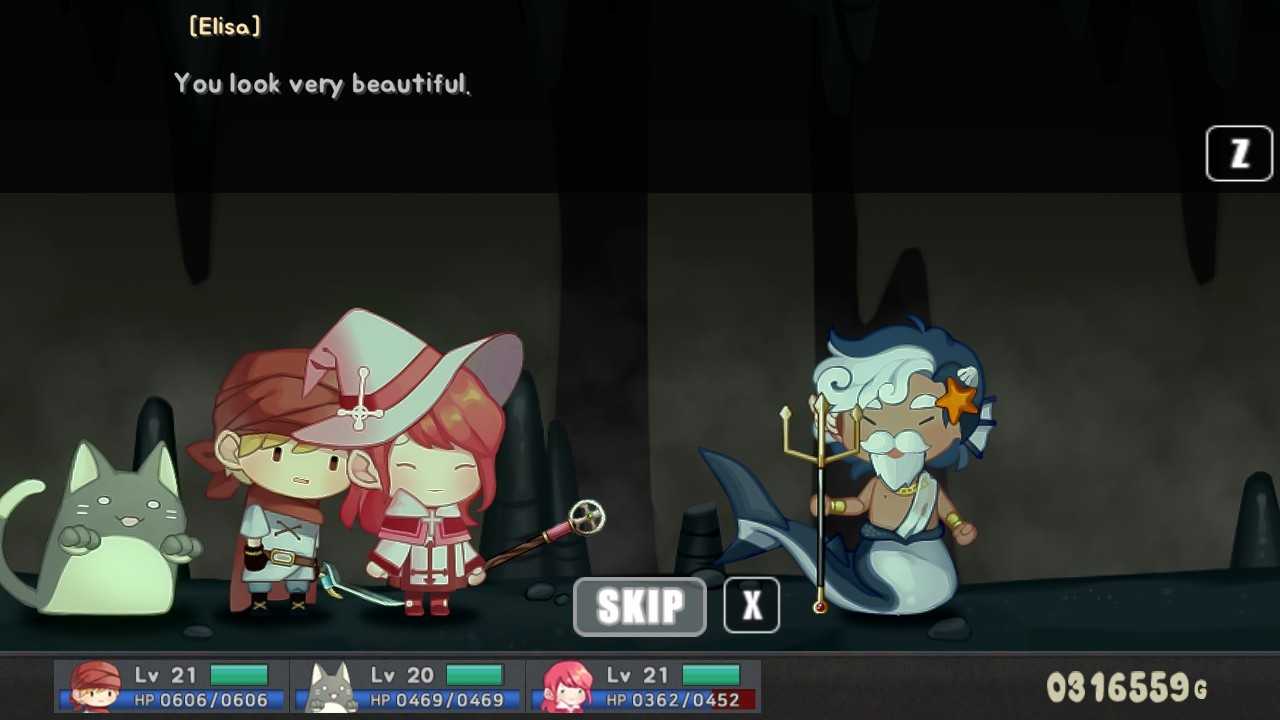Click the dialogue text 'You look very beautiful.'
The height and width of the screenshot is (720, 1280).
[322, 85]
